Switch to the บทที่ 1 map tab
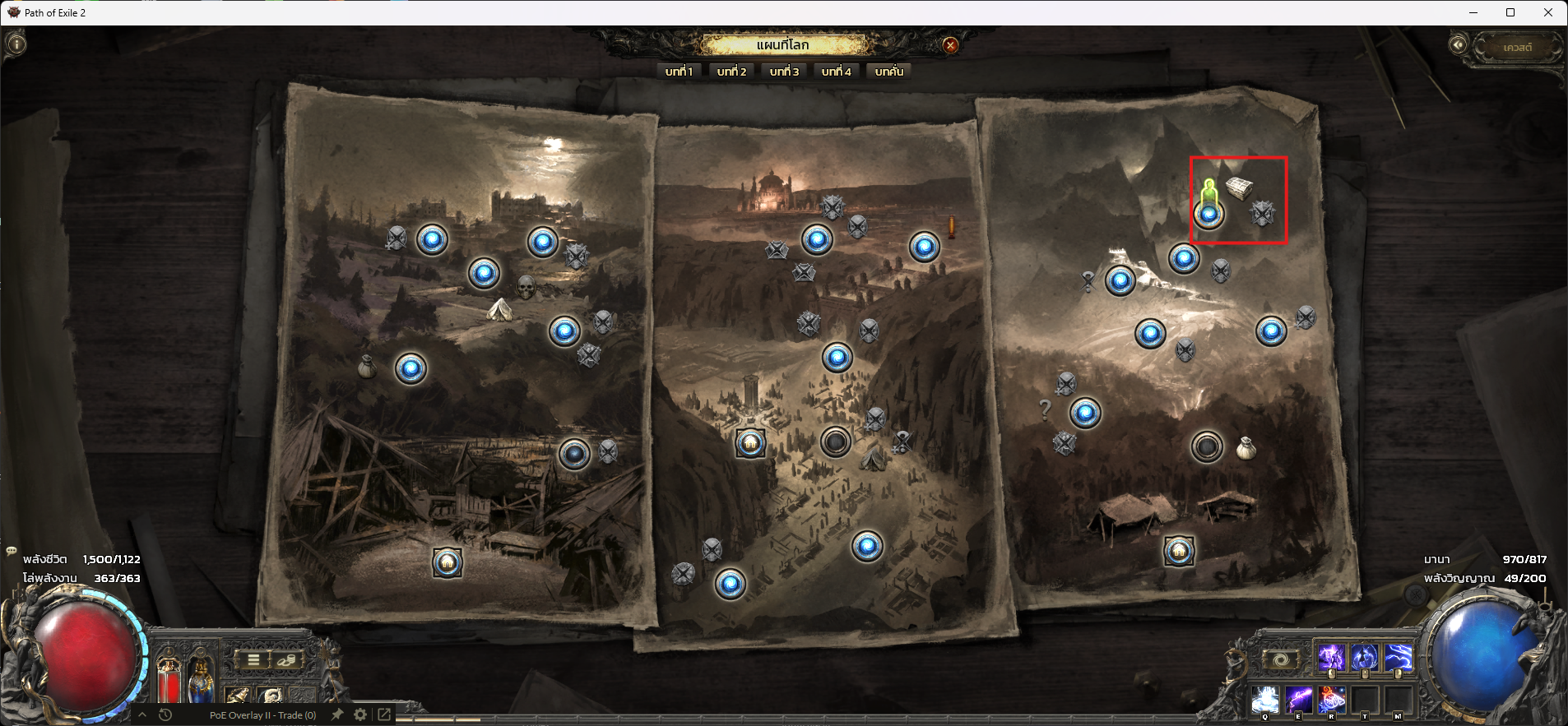This screenshot has width=1568, height=726. pos(680,72)
